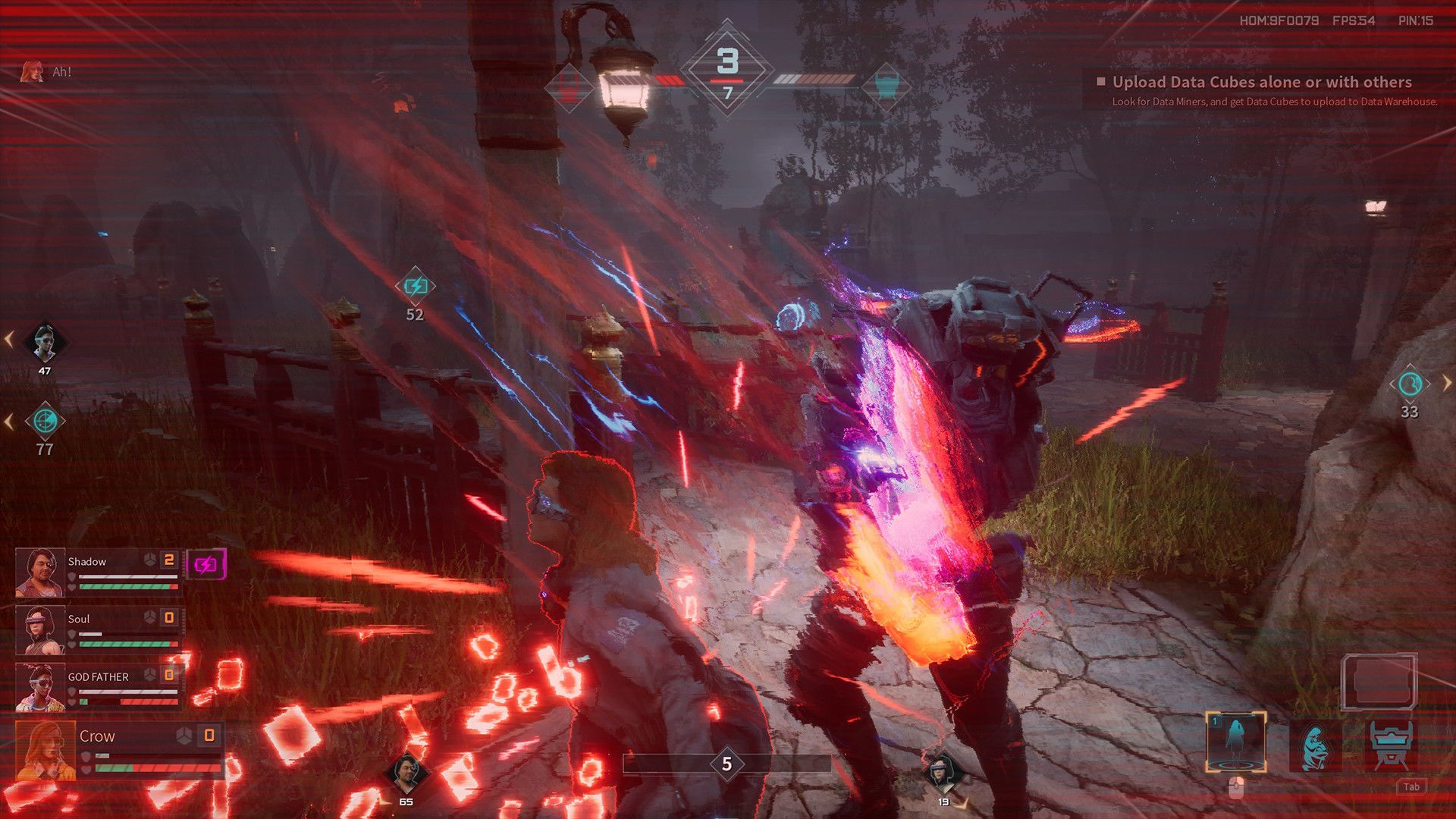The image size is (1456, 819).
Task: Click the teal globe waypoint marker at 33m
Action: pos(1410,384)
